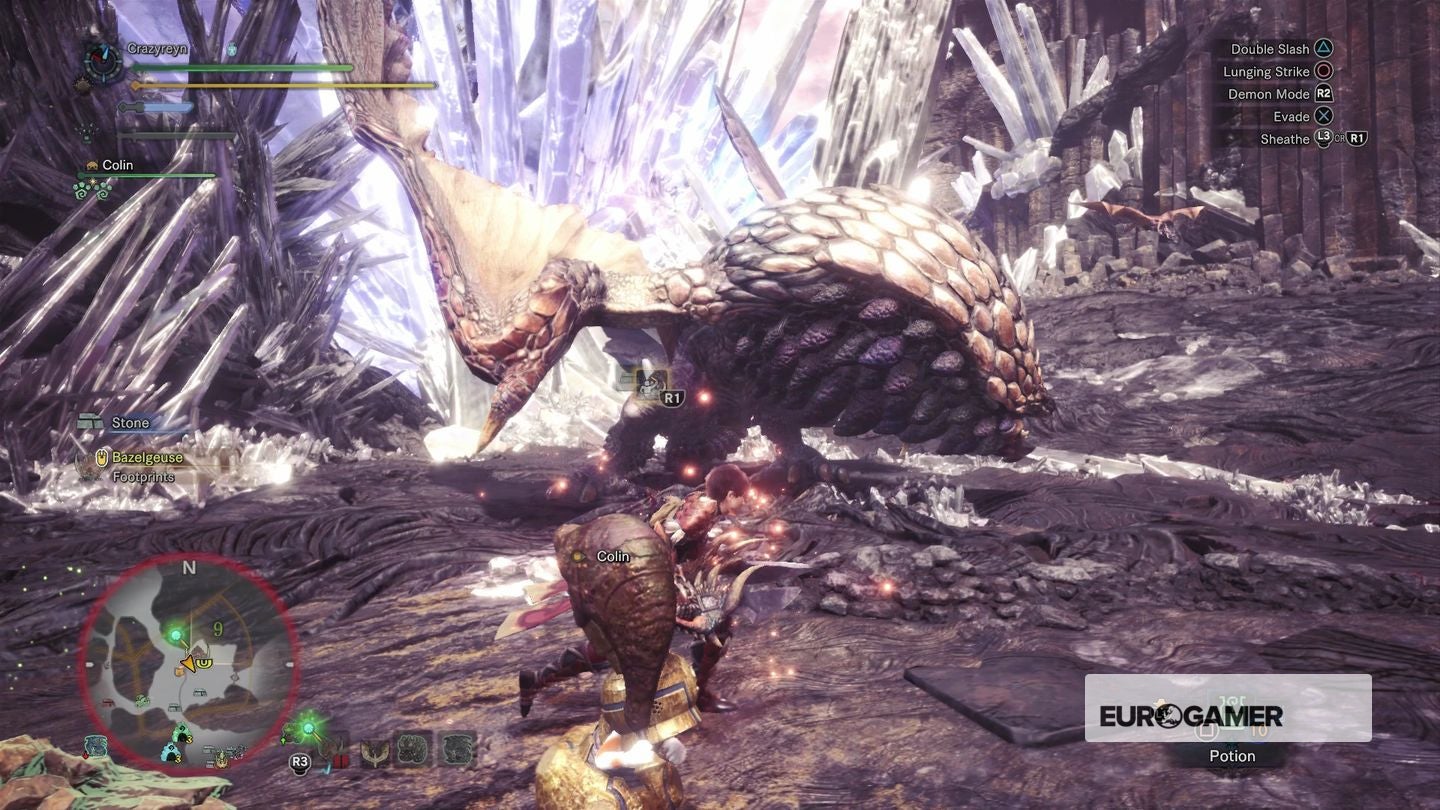This screenshot has width=1440, height=810.
Task: Toggle the R3 minimap zoom control
Action: coord(300,760)
